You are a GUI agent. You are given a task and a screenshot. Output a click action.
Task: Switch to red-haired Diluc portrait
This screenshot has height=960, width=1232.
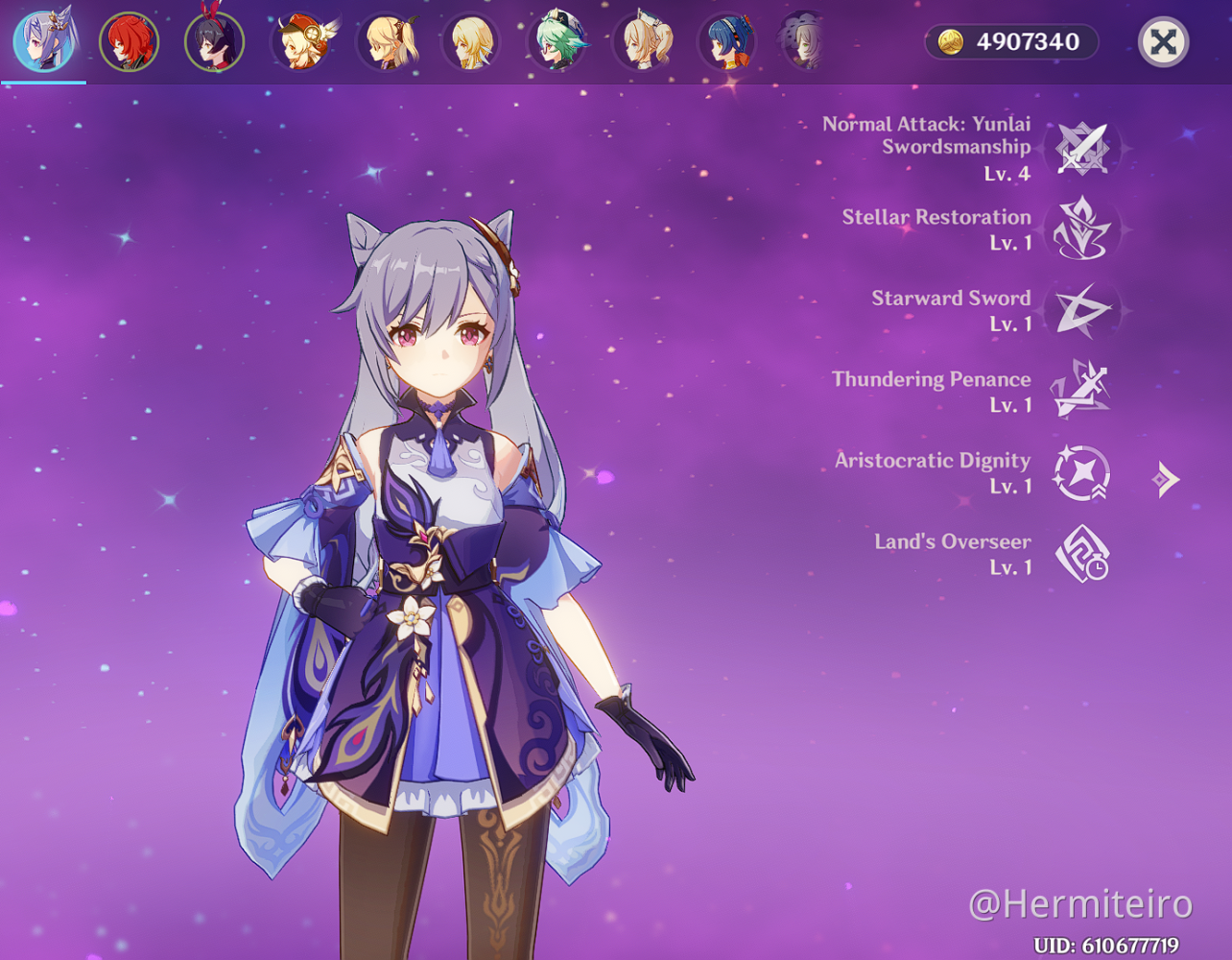coord(129,42)
